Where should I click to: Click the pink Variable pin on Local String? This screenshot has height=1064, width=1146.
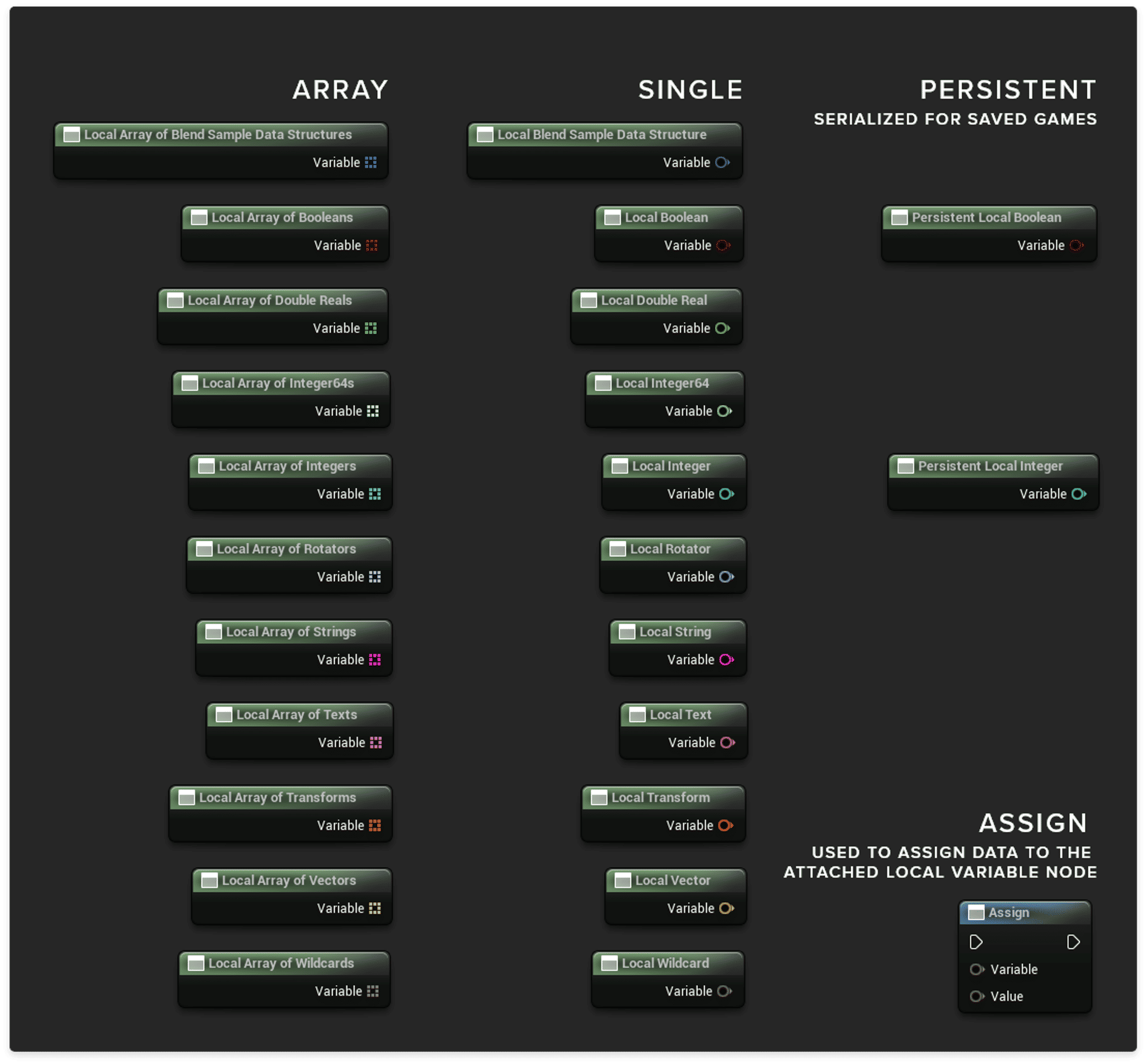[726, 659]
